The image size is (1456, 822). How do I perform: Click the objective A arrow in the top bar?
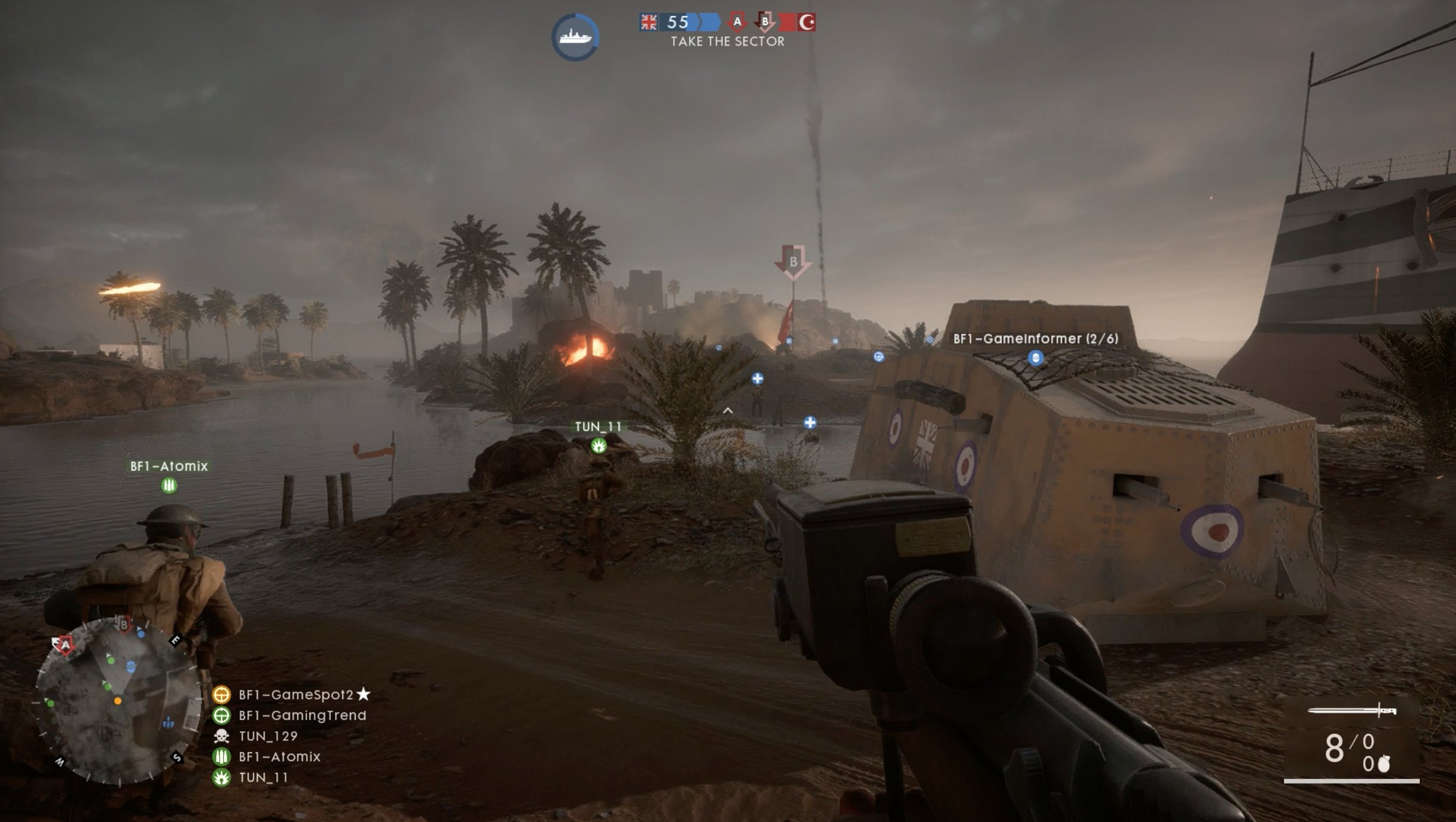(x=737, y=21)
